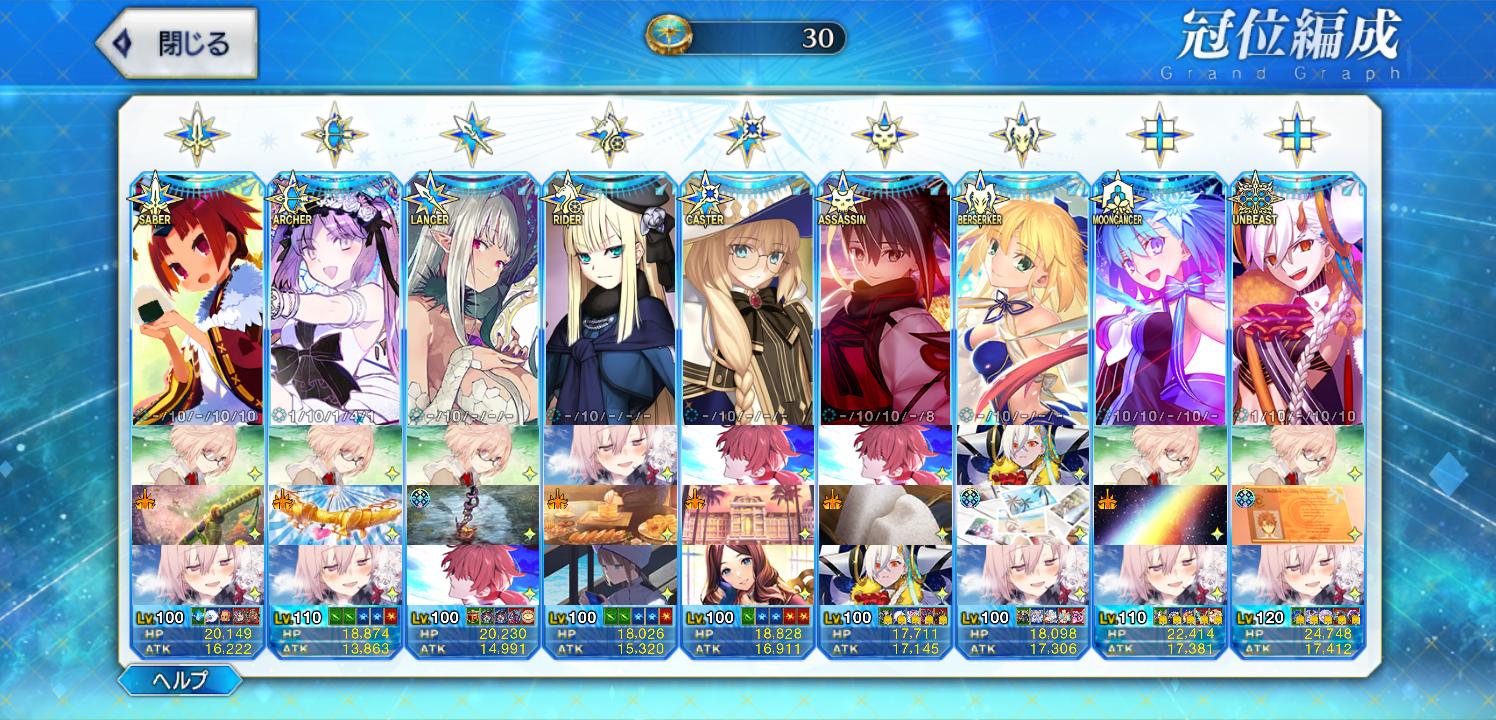Open the bakery bread craft essence slot
This screenshot has width=1496, height=720.
coord(610,515)
